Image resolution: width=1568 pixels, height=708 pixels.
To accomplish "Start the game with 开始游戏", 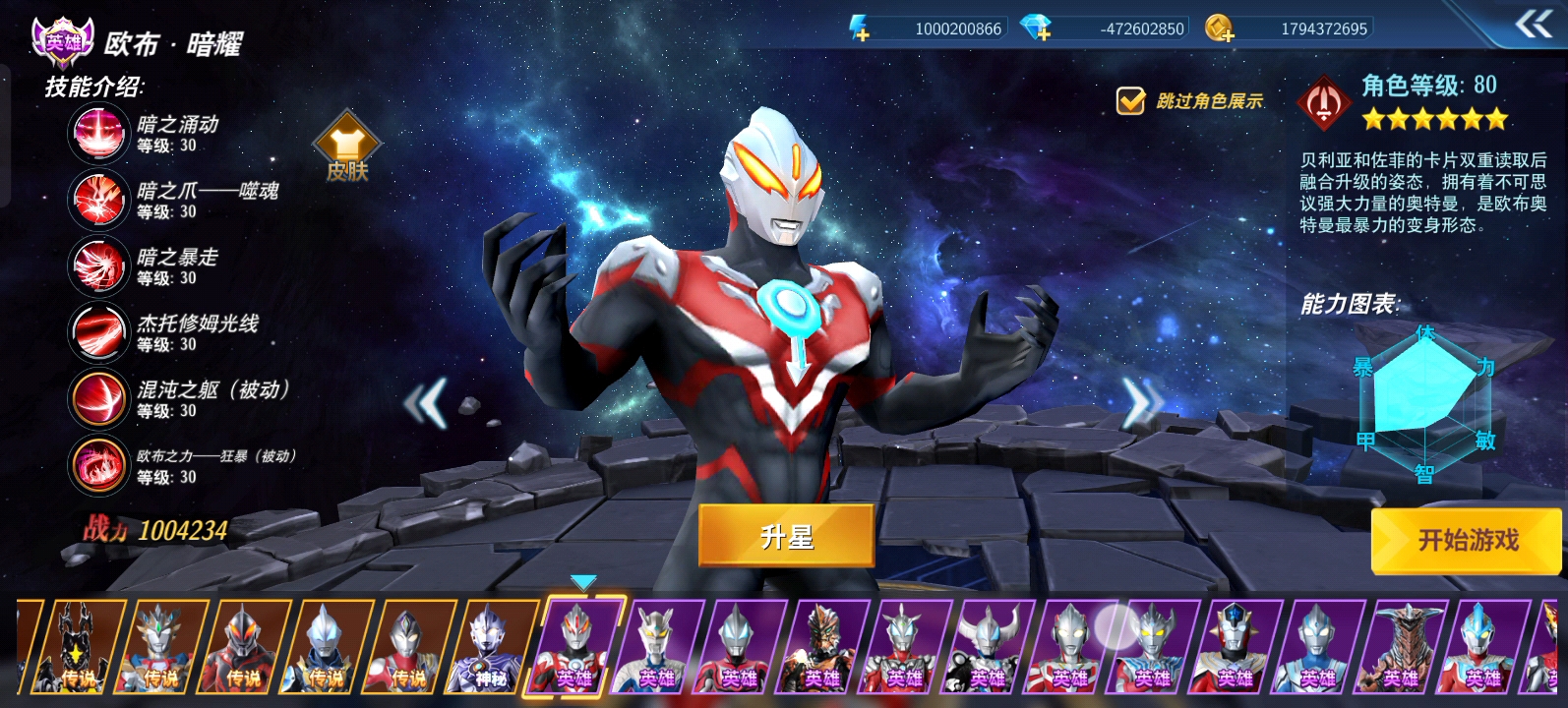I will click(1467, 540).
